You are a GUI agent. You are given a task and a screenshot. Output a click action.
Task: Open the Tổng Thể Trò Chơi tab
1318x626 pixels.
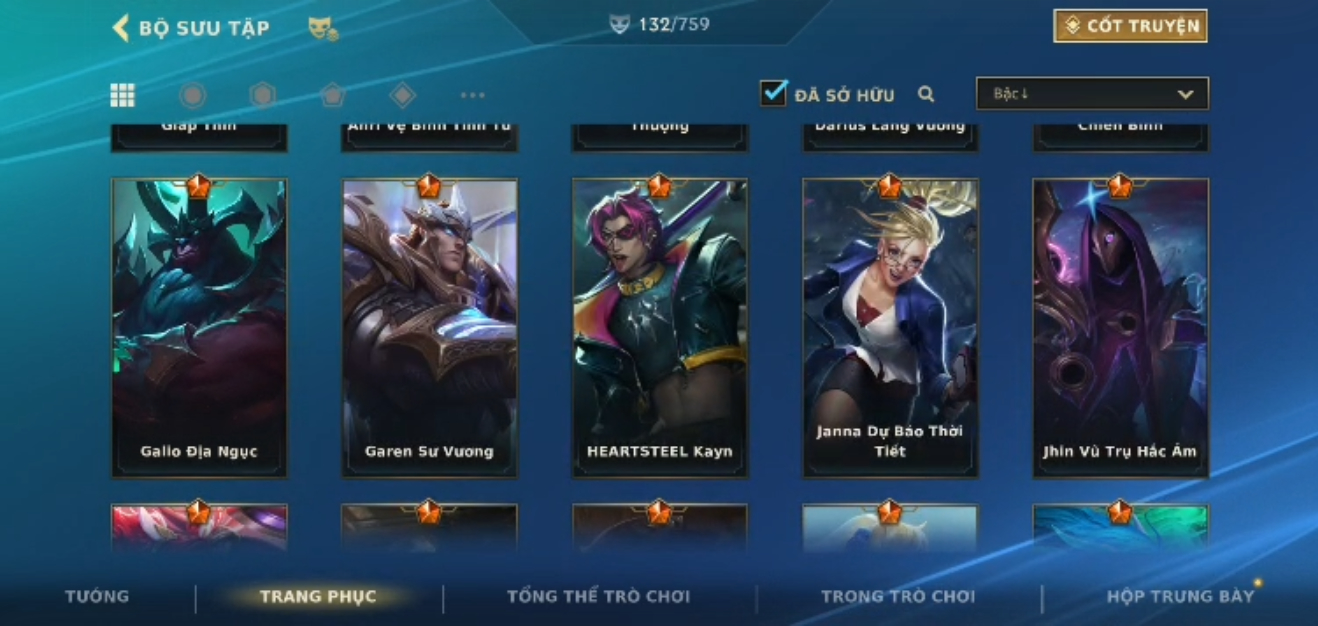[598, 597]
